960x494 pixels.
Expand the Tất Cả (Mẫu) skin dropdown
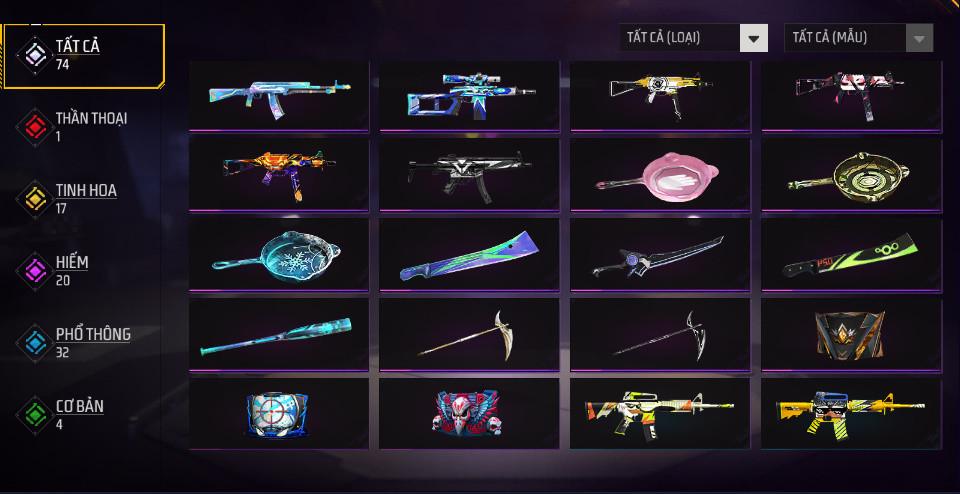(x=859, y=38)
